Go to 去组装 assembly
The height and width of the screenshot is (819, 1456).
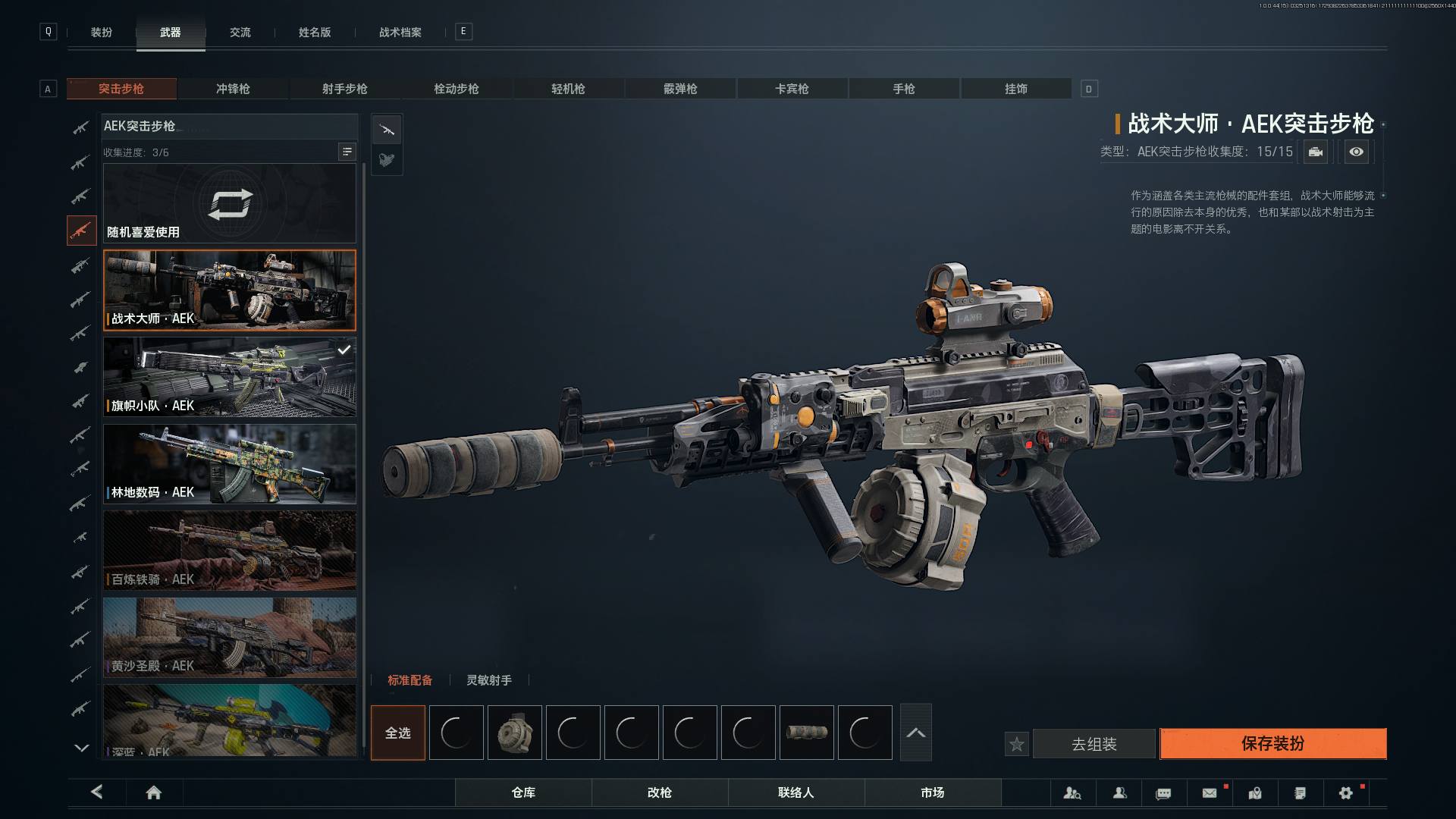1094,745
